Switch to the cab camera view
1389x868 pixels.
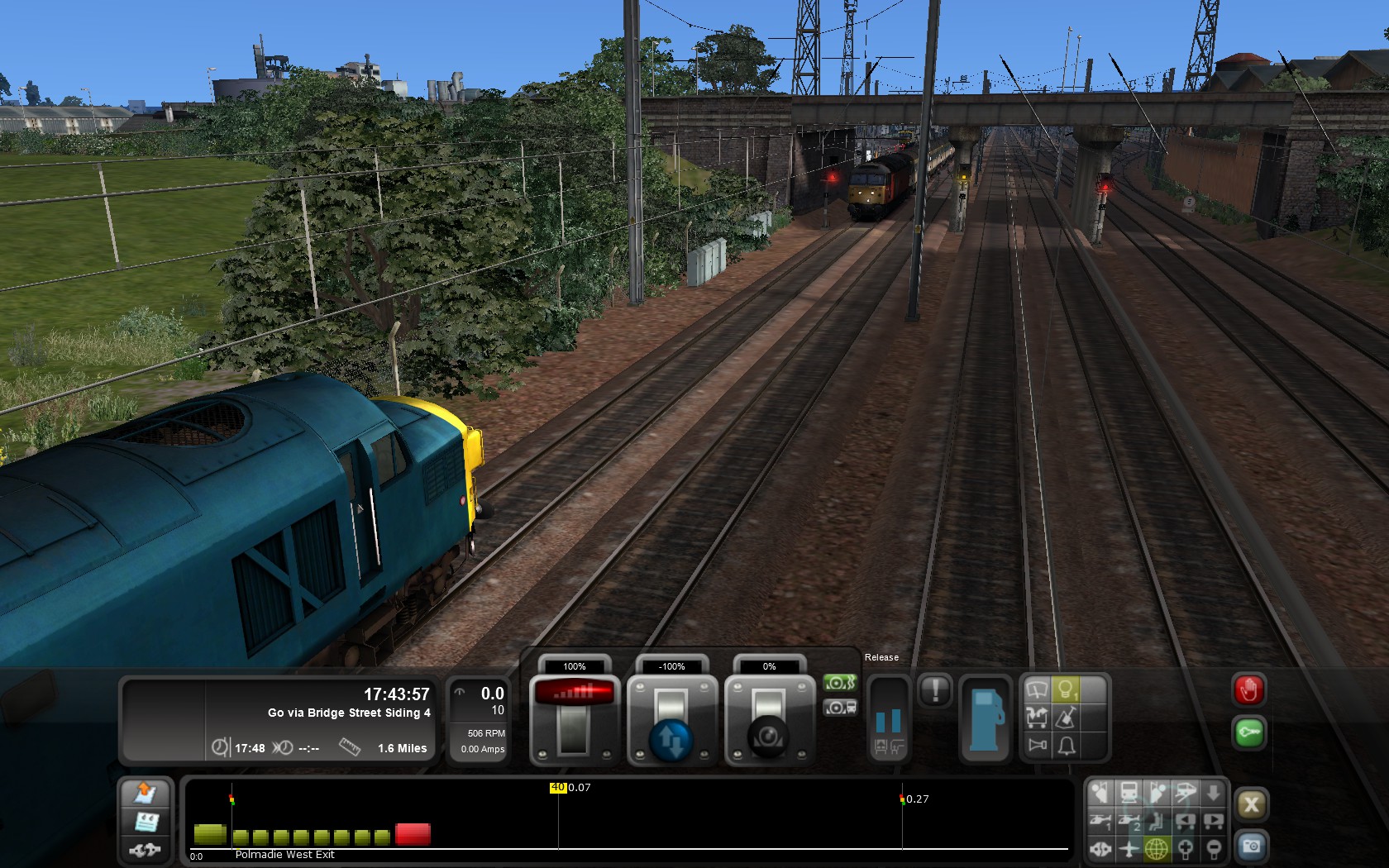coord(1099,794)
